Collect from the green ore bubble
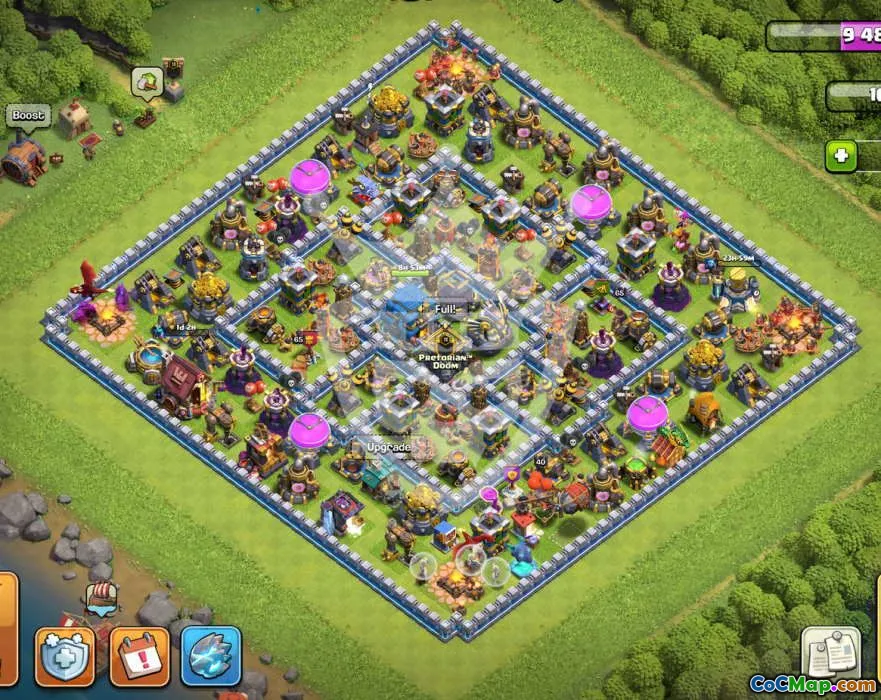This screenshot has height=700, width=881. click(x=146, y=82)
